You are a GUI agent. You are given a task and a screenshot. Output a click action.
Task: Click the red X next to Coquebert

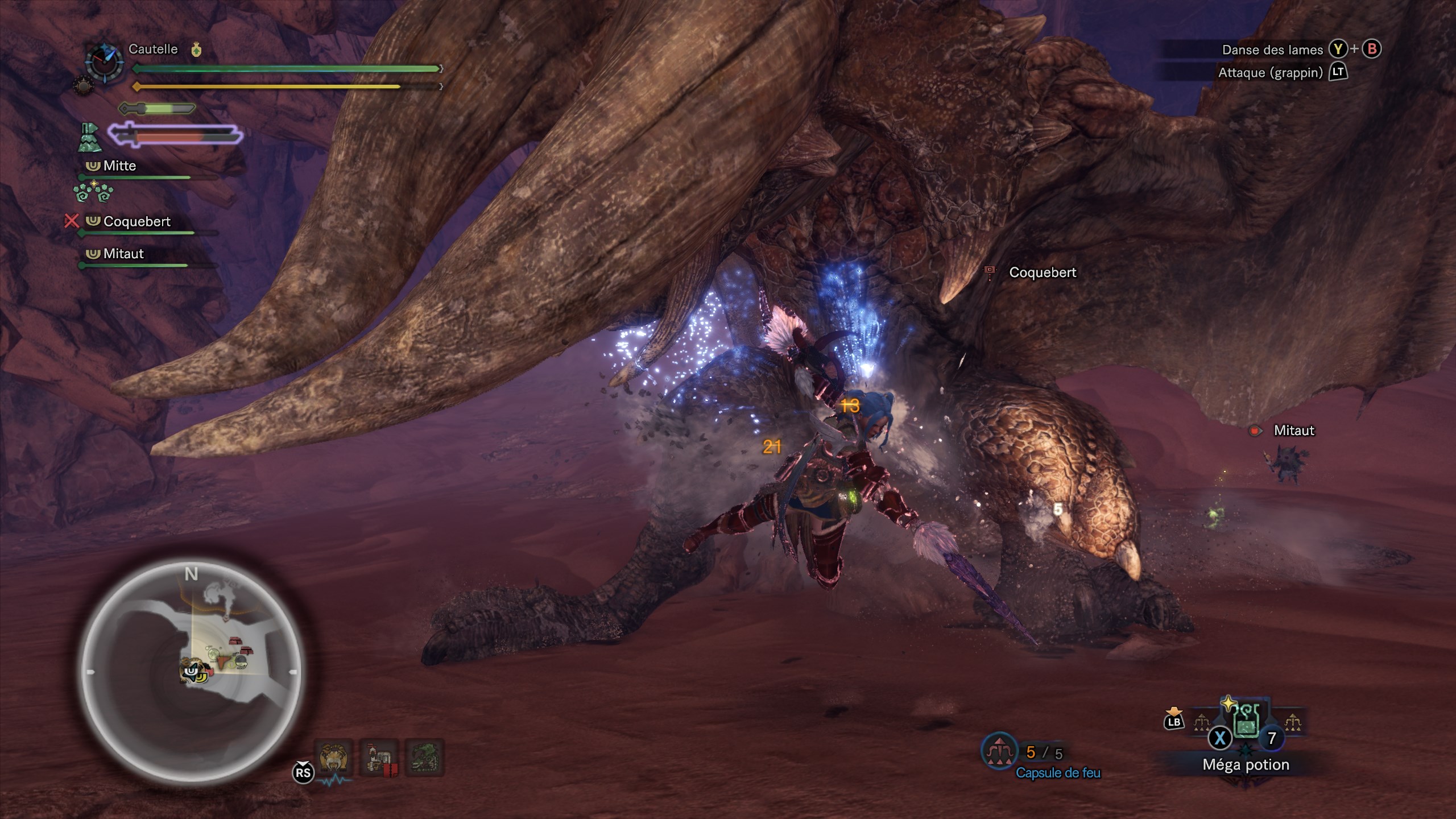tap(71, 221)
